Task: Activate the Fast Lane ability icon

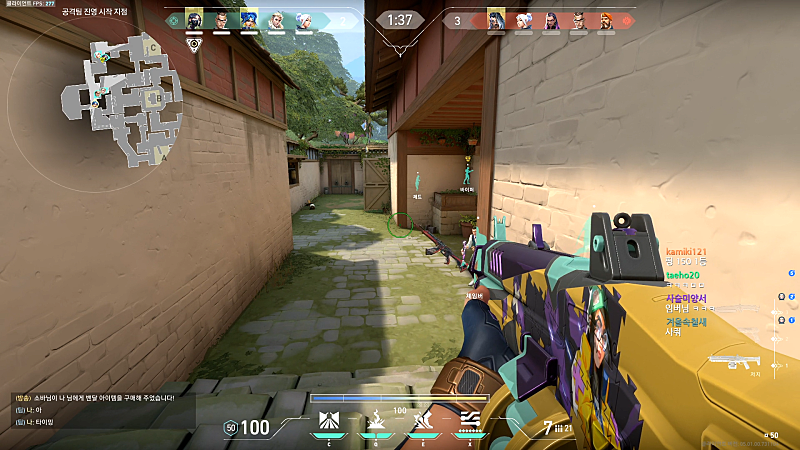Action: coord(325,422)
